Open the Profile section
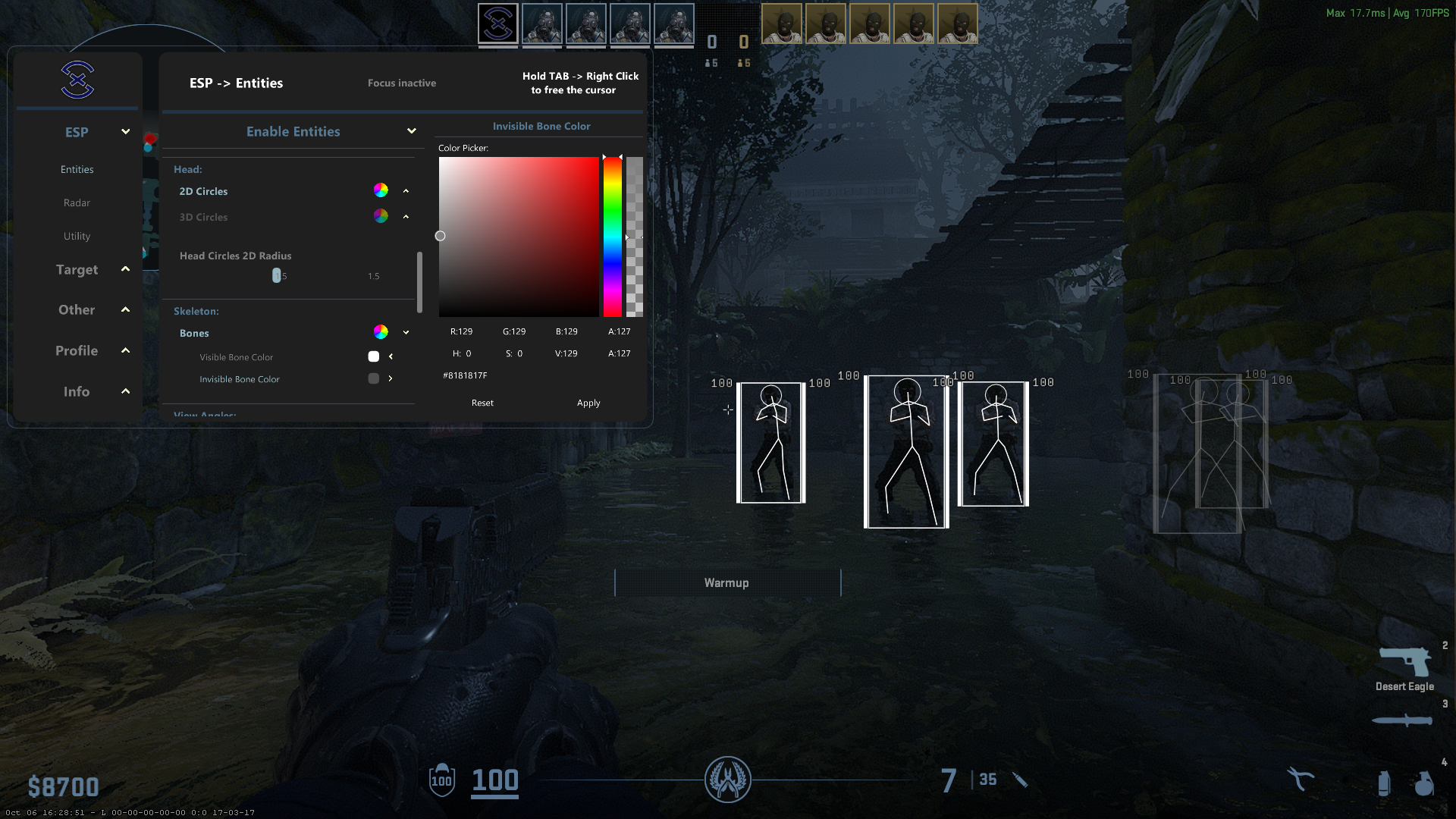Screen dimensions: 1456x819 [x=77, y=350]
